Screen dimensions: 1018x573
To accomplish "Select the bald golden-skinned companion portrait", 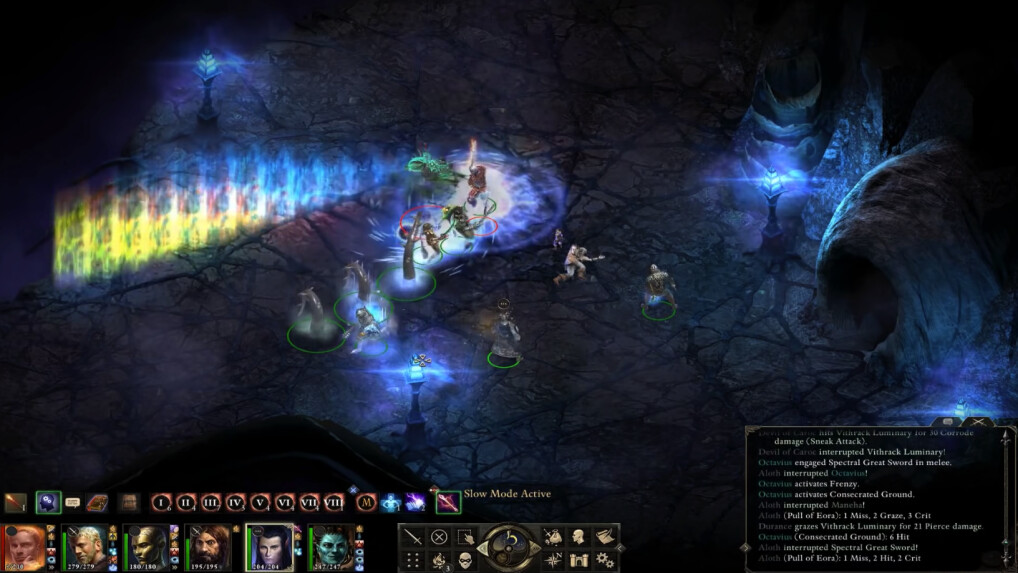I will tap(148, 548).
